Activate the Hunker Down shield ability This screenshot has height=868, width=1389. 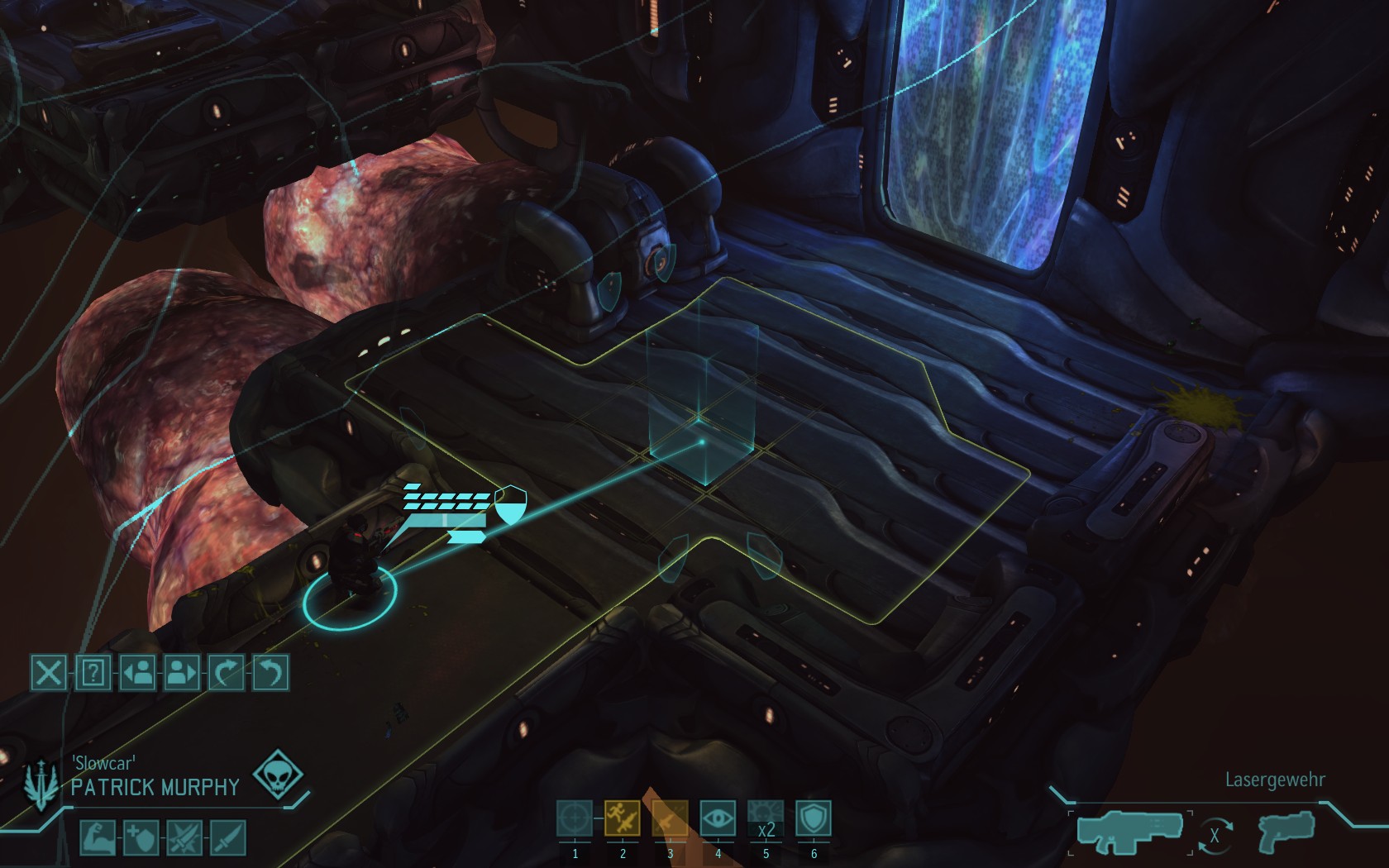814,818
